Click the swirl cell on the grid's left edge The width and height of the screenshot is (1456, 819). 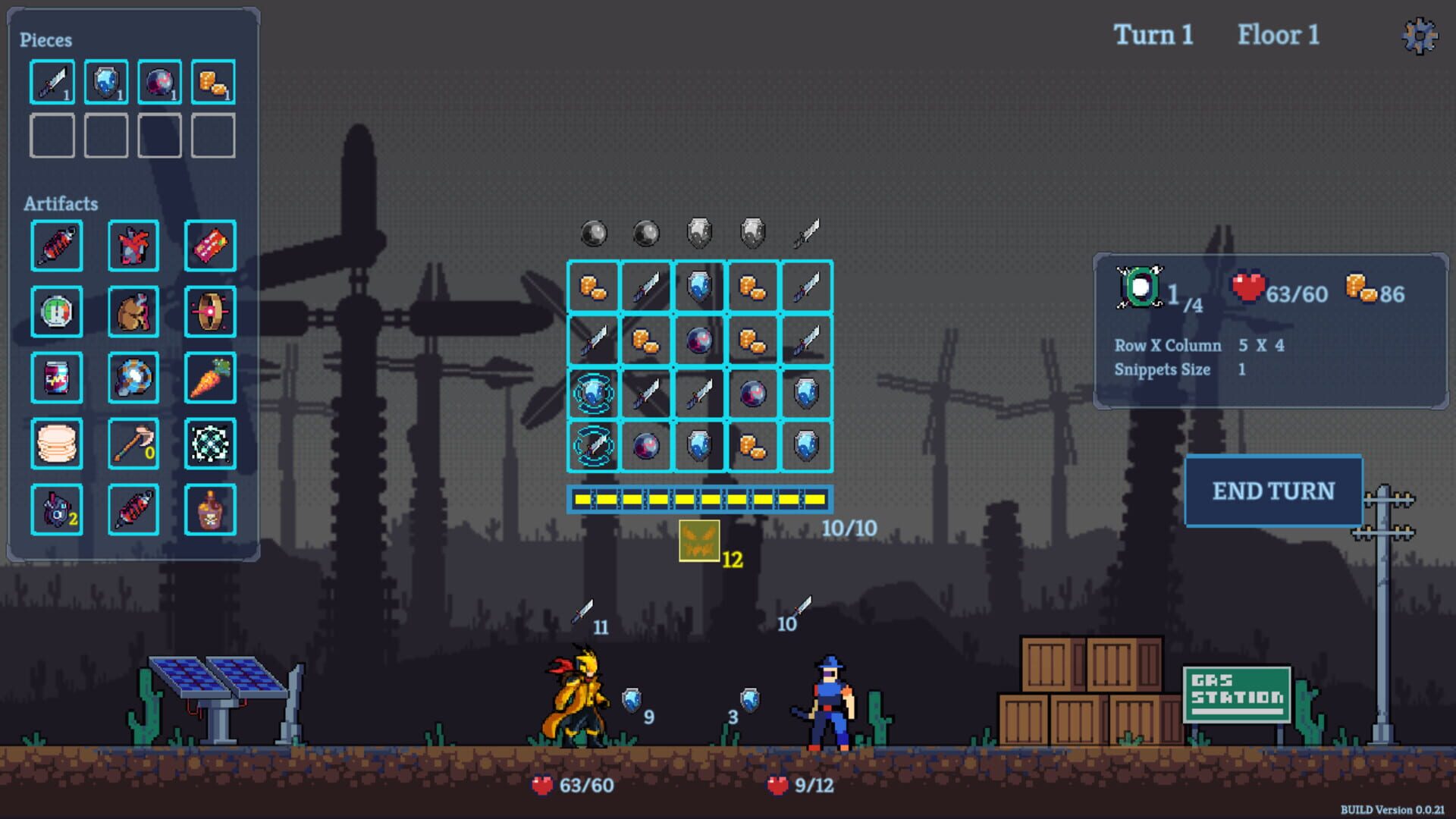click(x=595, y=393)
